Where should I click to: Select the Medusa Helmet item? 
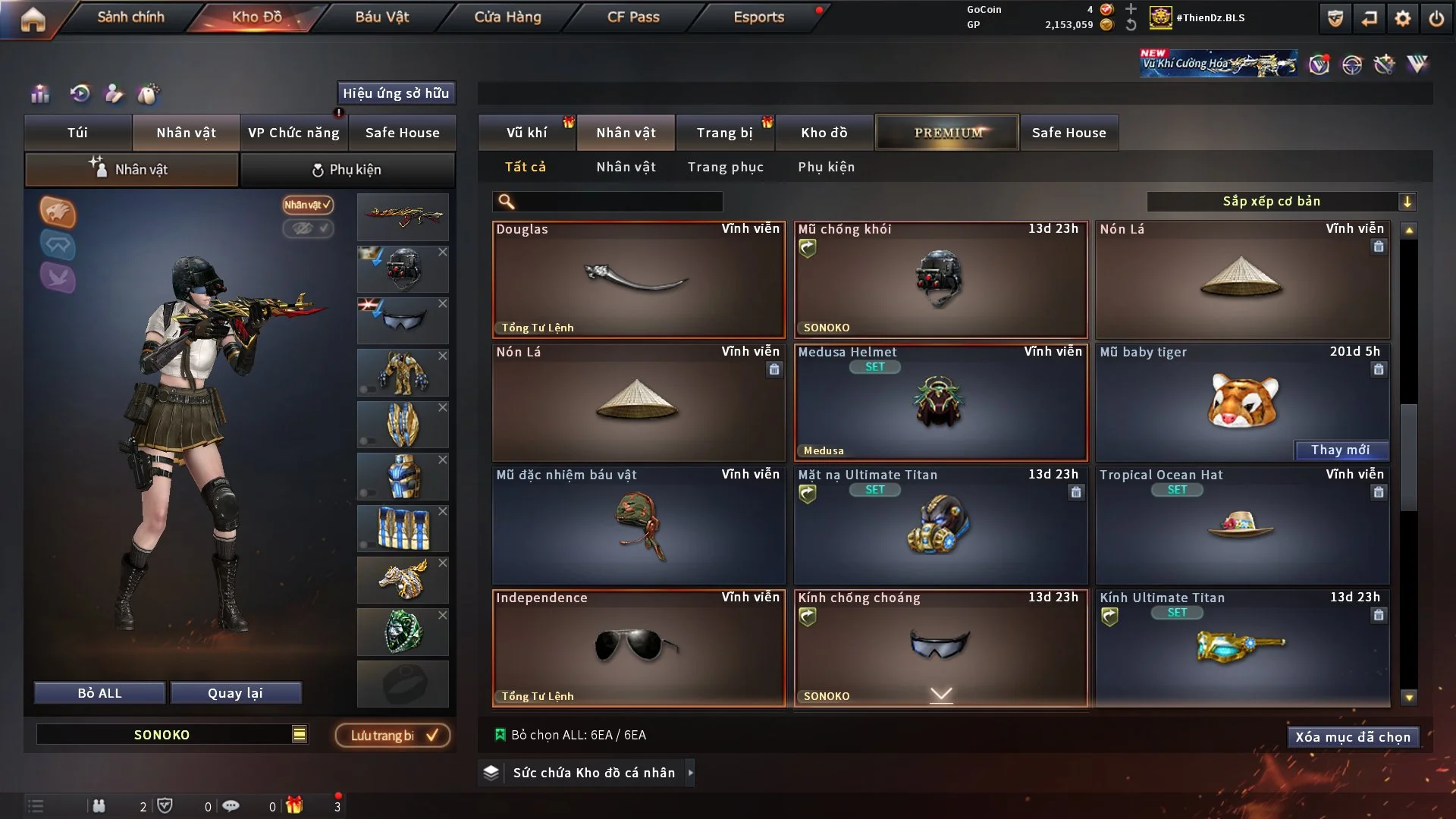pos(940,403)
